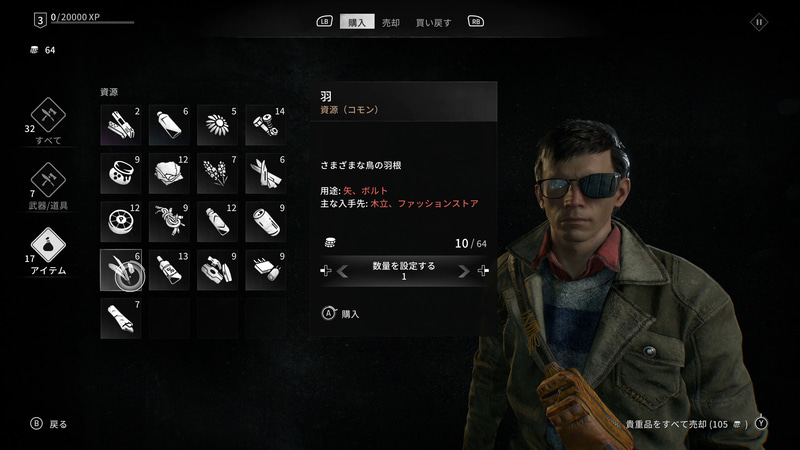
Task: Select the アイテム category with bag icon
Action: (47, 249)
